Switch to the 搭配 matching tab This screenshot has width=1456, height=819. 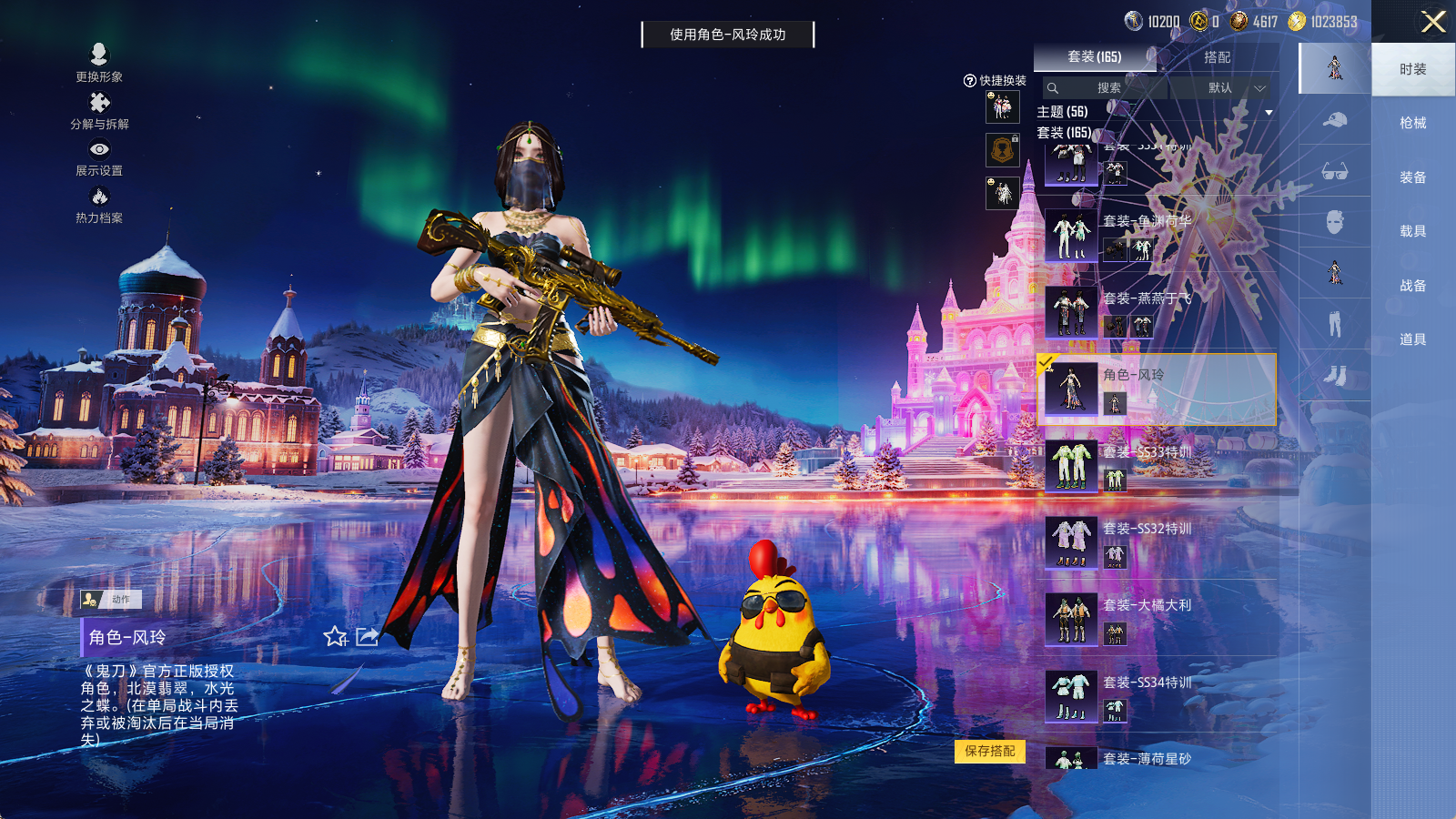tap(1217, 57)
